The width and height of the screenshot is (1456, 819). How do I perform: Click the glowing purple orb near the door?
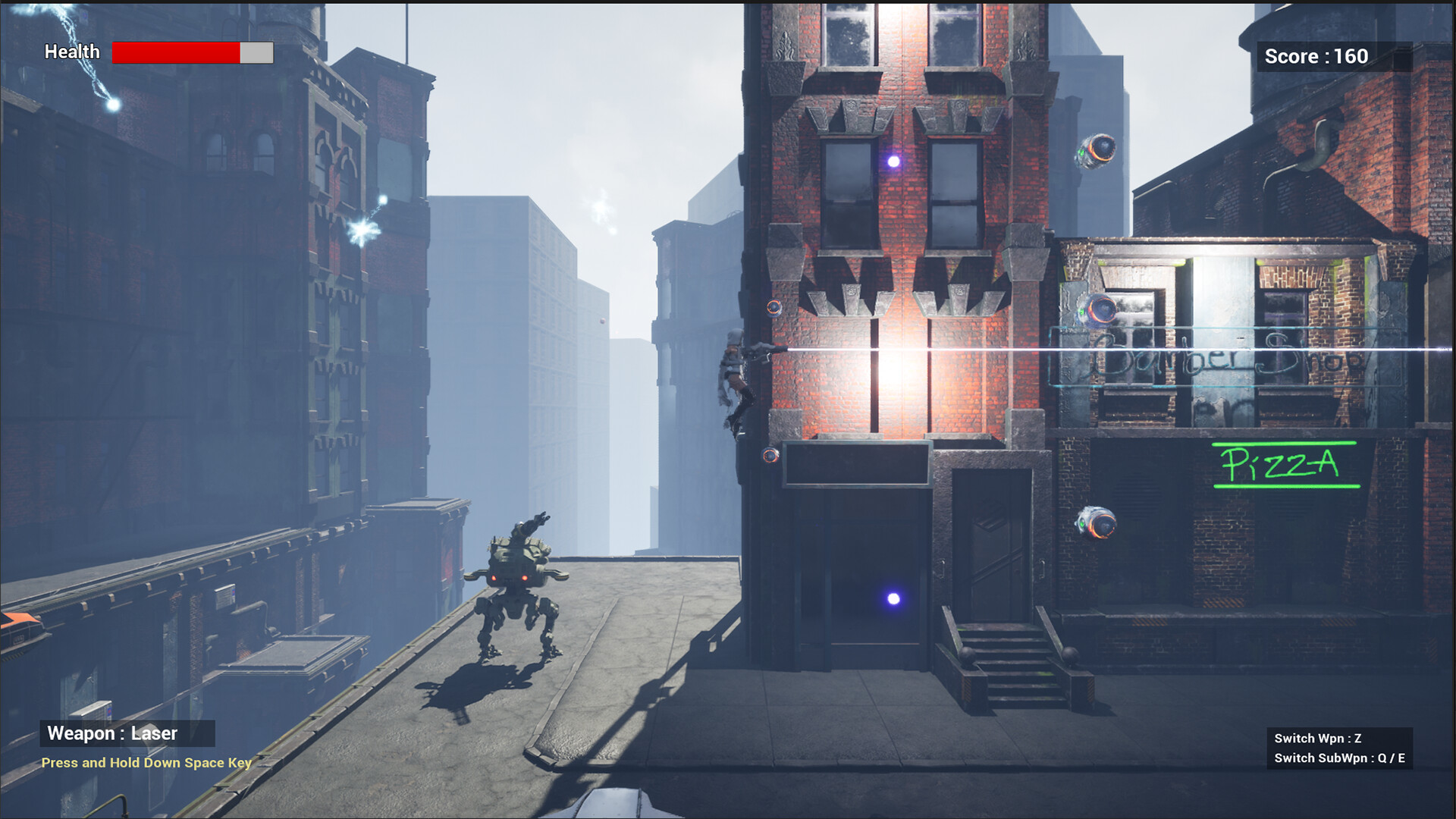coord(892,601)
